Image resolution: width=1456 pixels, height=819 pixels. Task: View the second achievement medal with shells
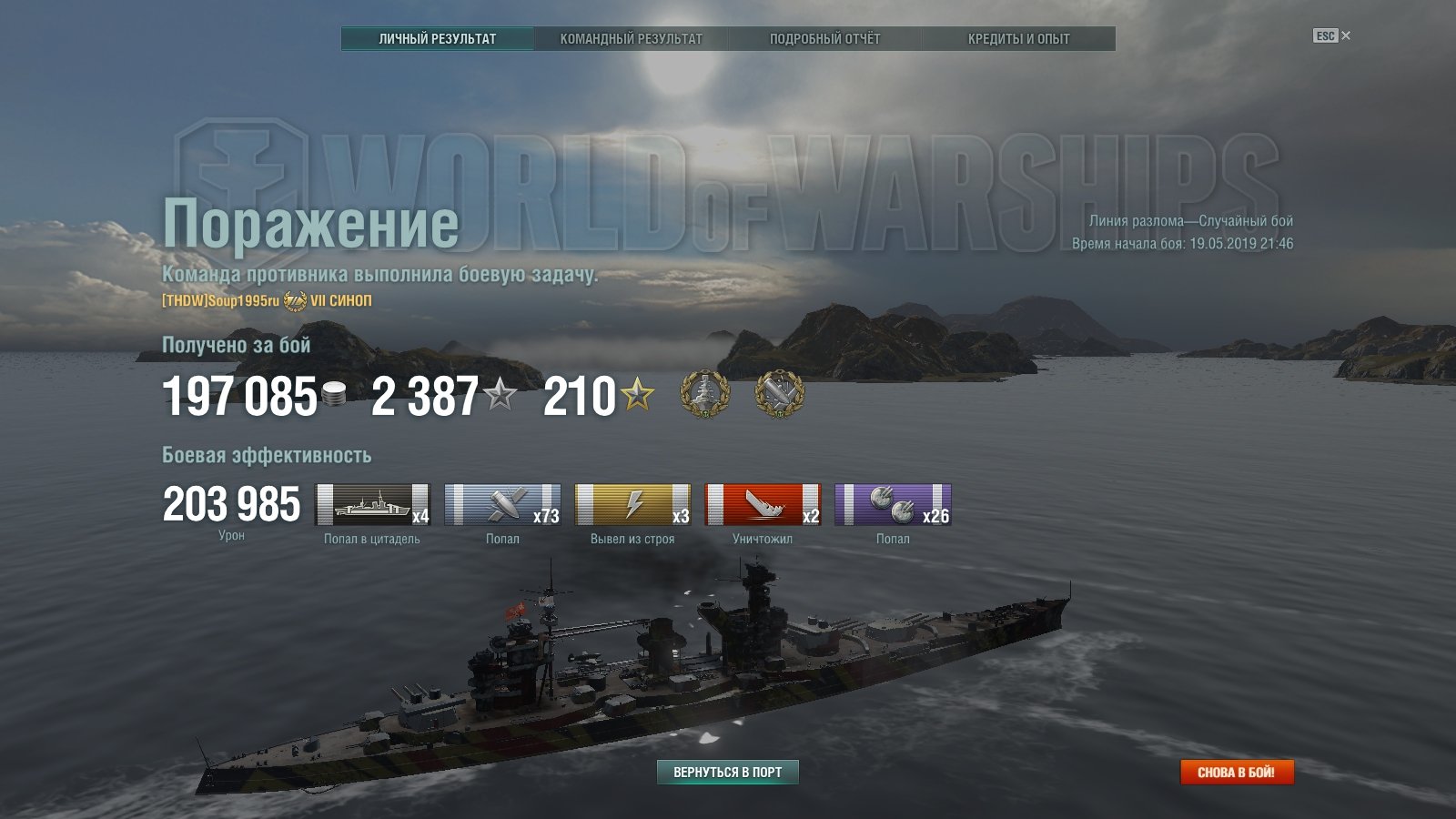click(x=780, y=394)
